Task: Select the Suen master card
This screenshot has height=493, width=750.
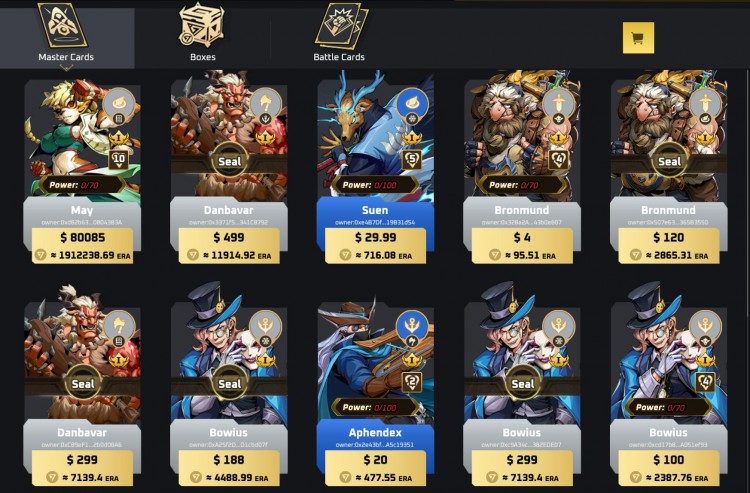Action: (376, 140)
